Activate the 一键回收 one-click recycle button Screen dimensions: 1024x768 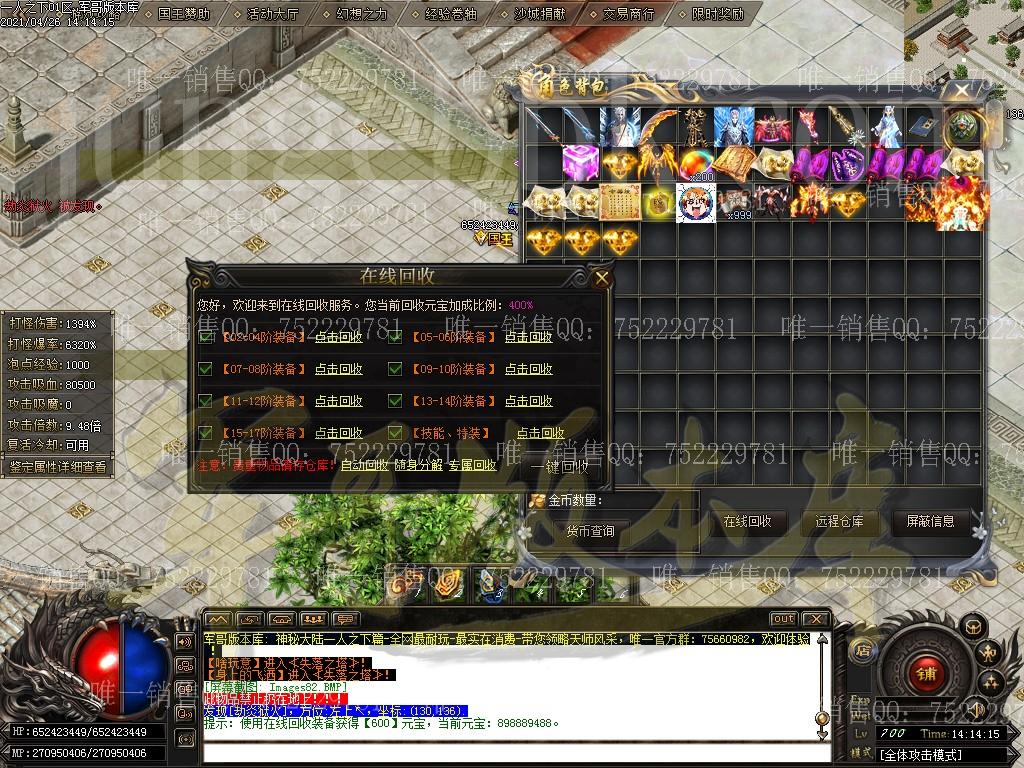(x=560, y=466)
